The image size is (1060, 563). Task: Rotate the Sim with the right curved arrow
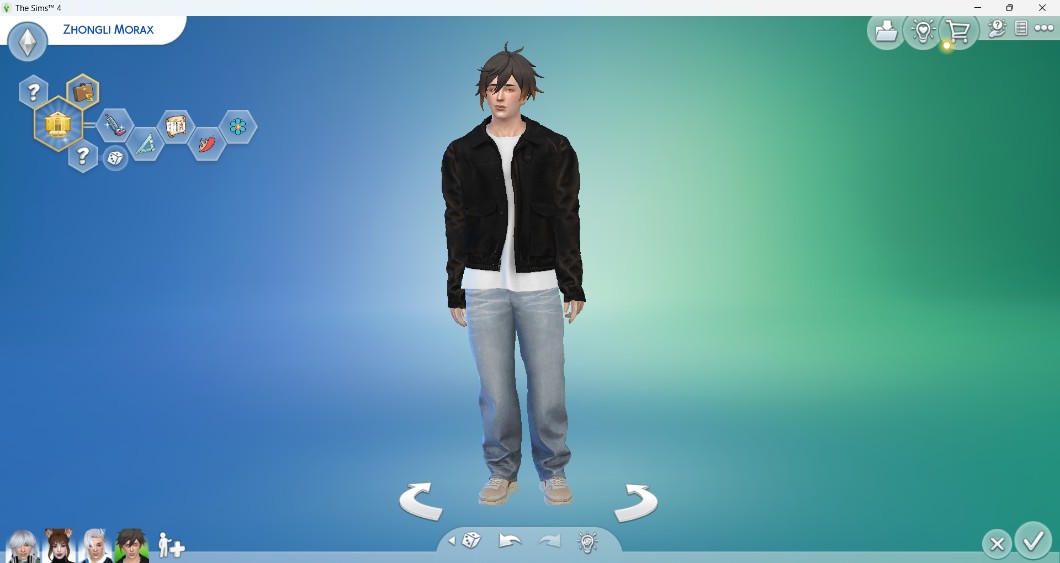[x=635, y=500]
